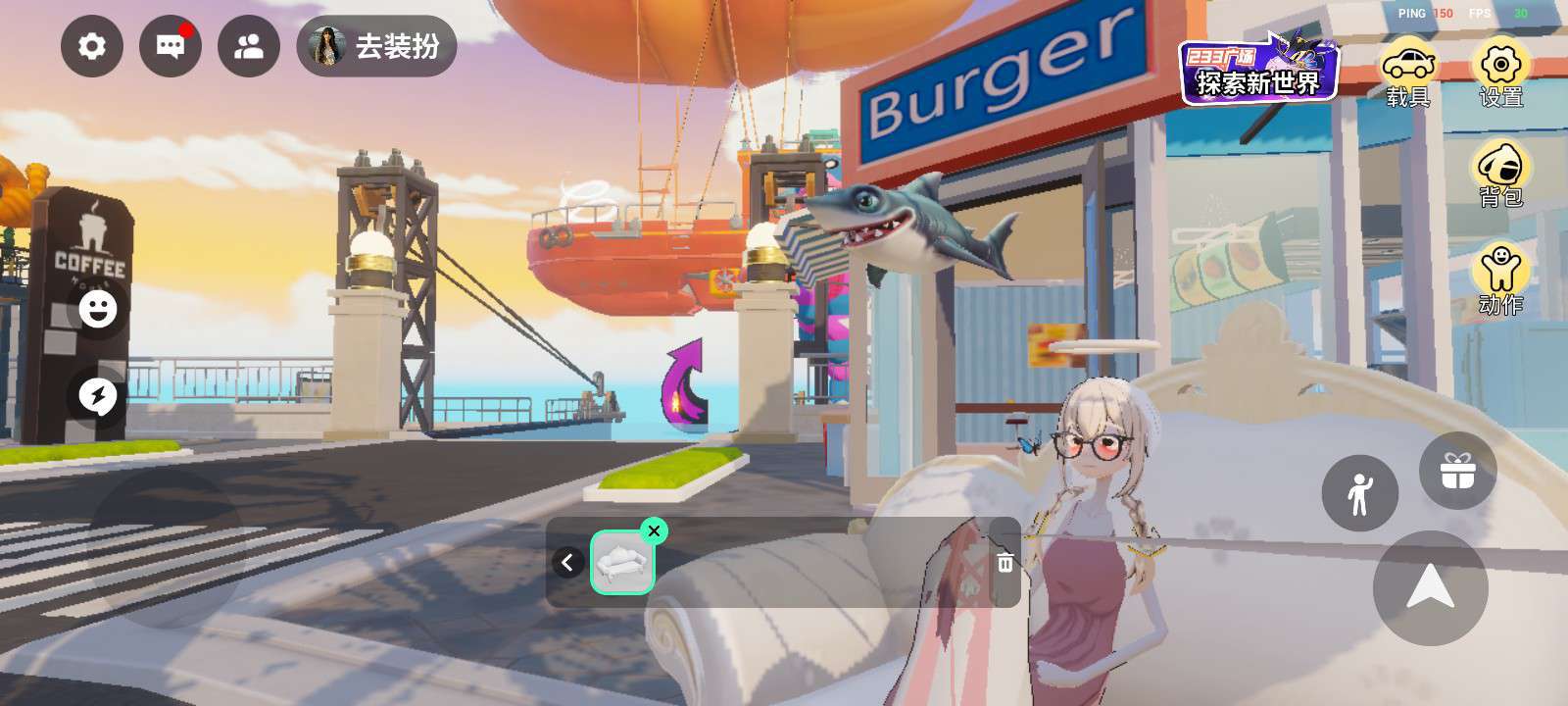The height and width of the screenshot is (706, 1568).
Task: Open the 探索新世界 banner
Action: (x=1258, y=70)
